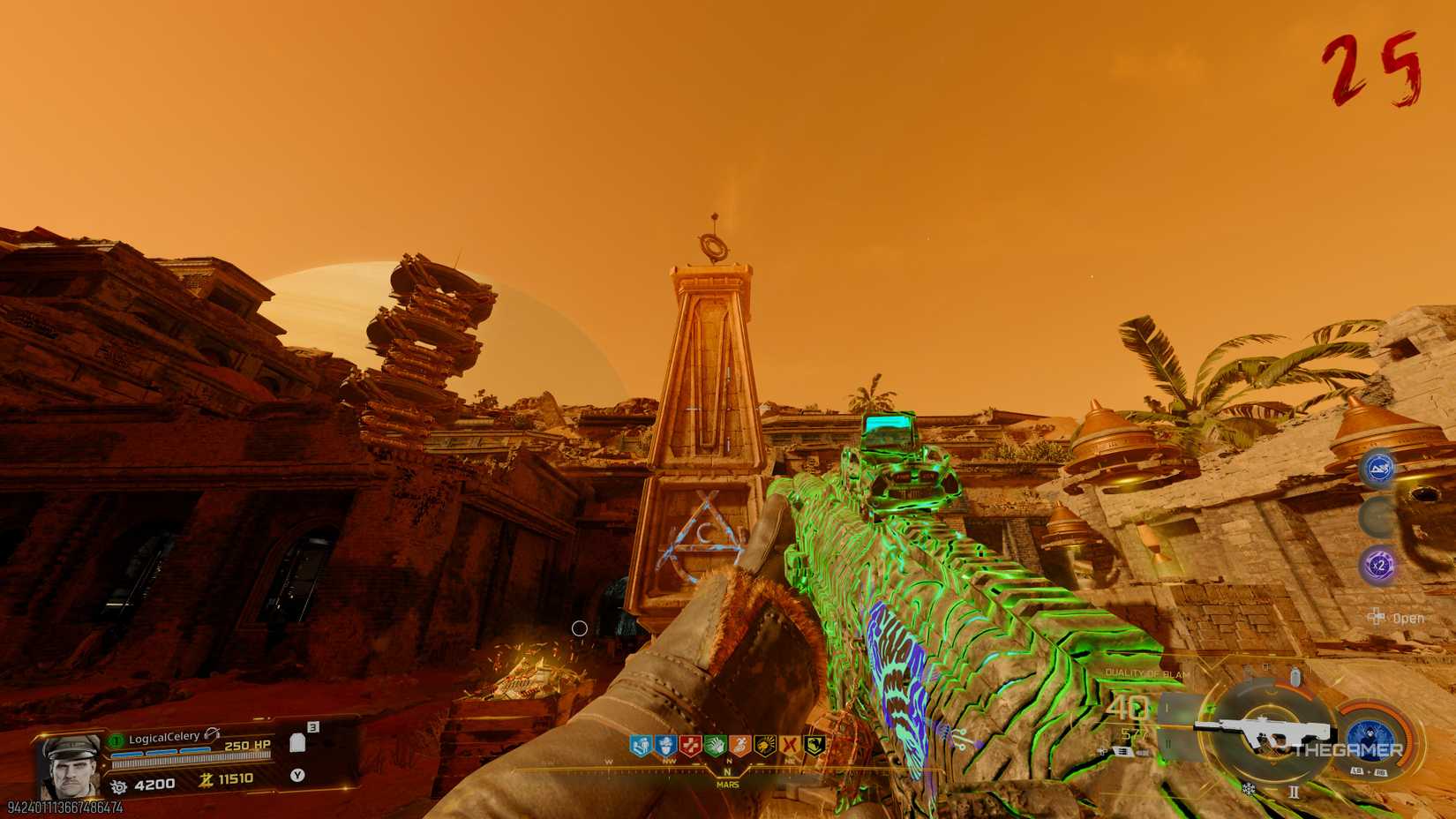Screen dimensions: 1456x819
Task: Select the PhD Flopper perk icon
Action: coord(740,746)
